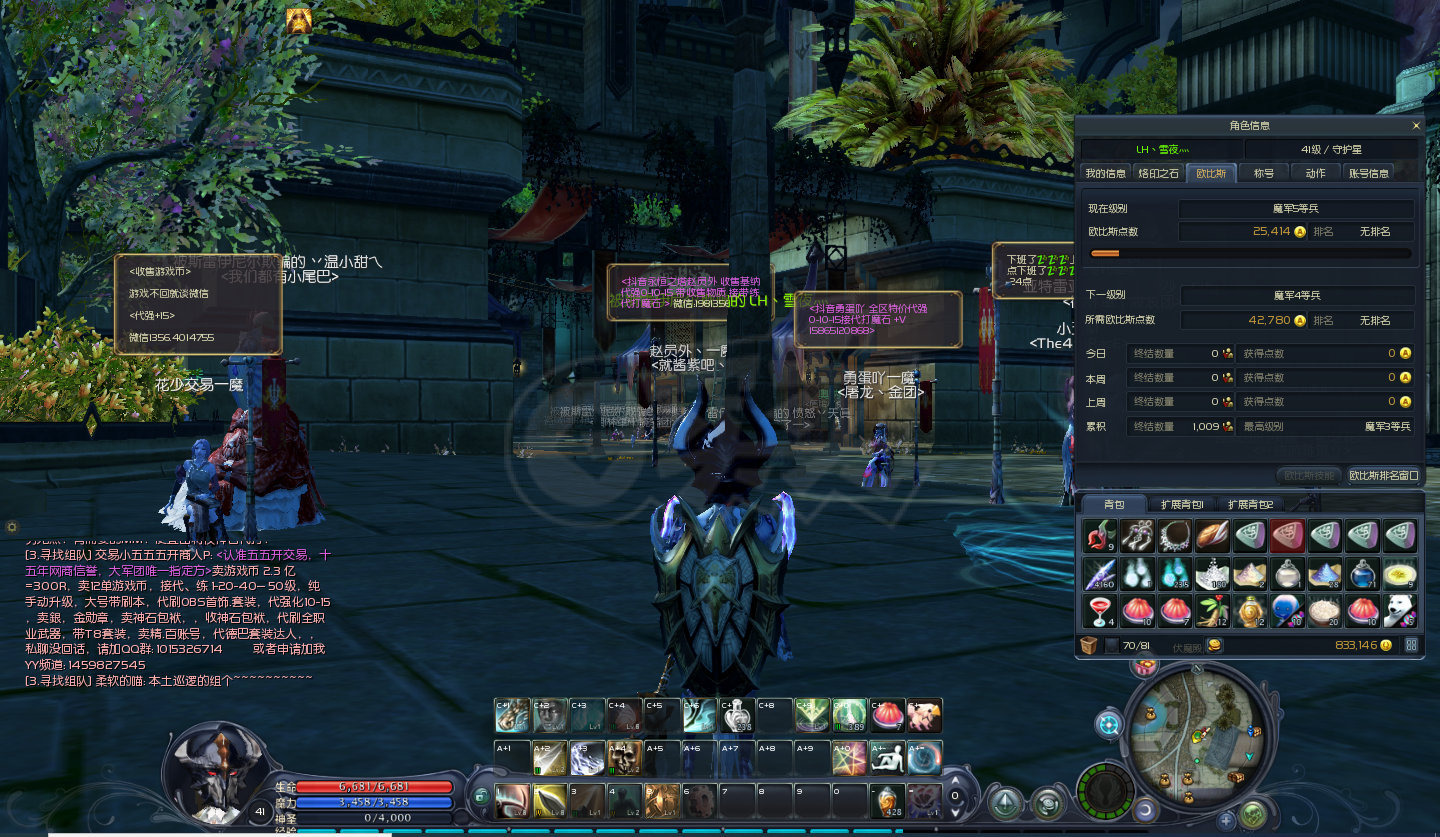Select the silver necklace in the bag

[1174, 537]
